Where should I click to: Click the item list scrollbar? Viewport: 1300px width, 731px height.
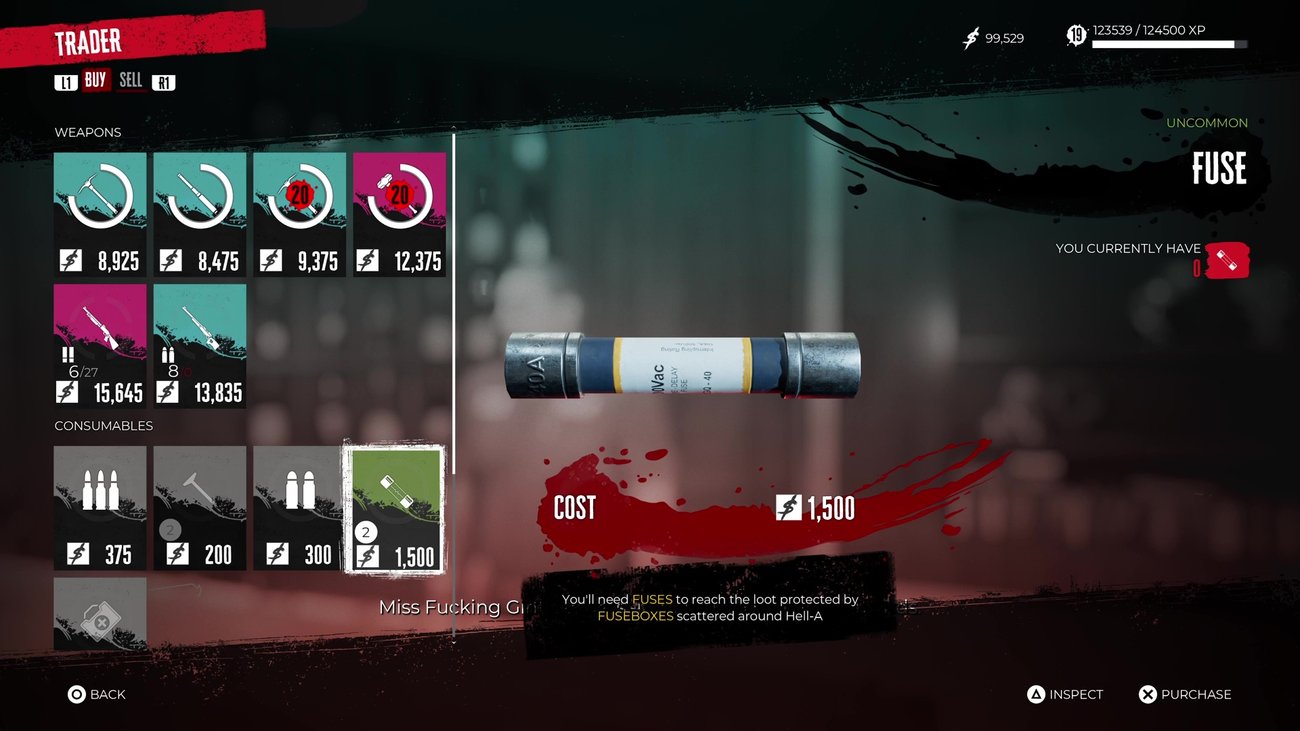454,300
